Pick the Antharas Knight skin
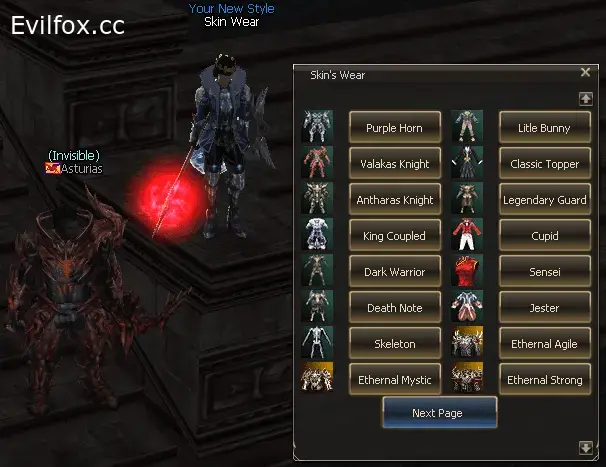 coord(394,200)
